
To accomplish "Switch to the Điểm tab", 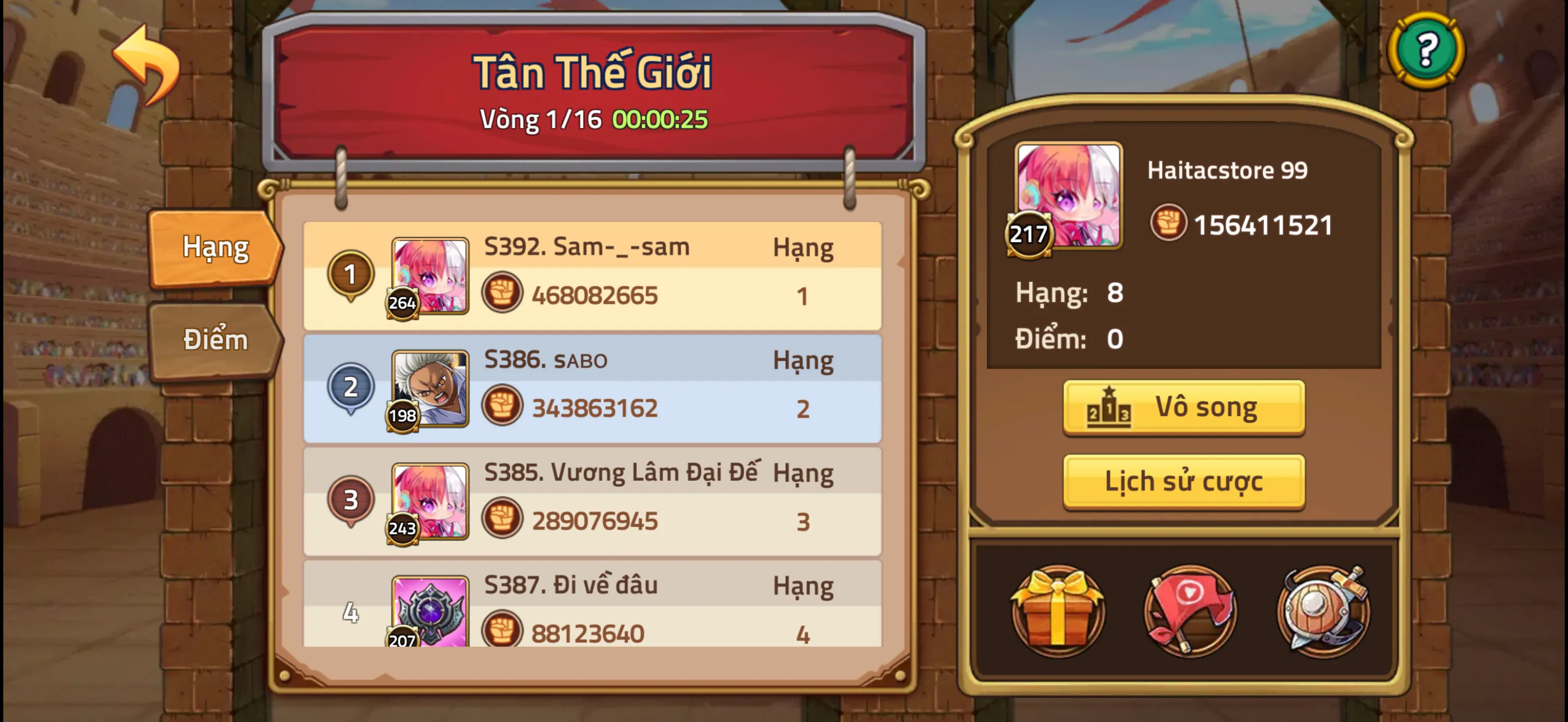I will [214, 339].
